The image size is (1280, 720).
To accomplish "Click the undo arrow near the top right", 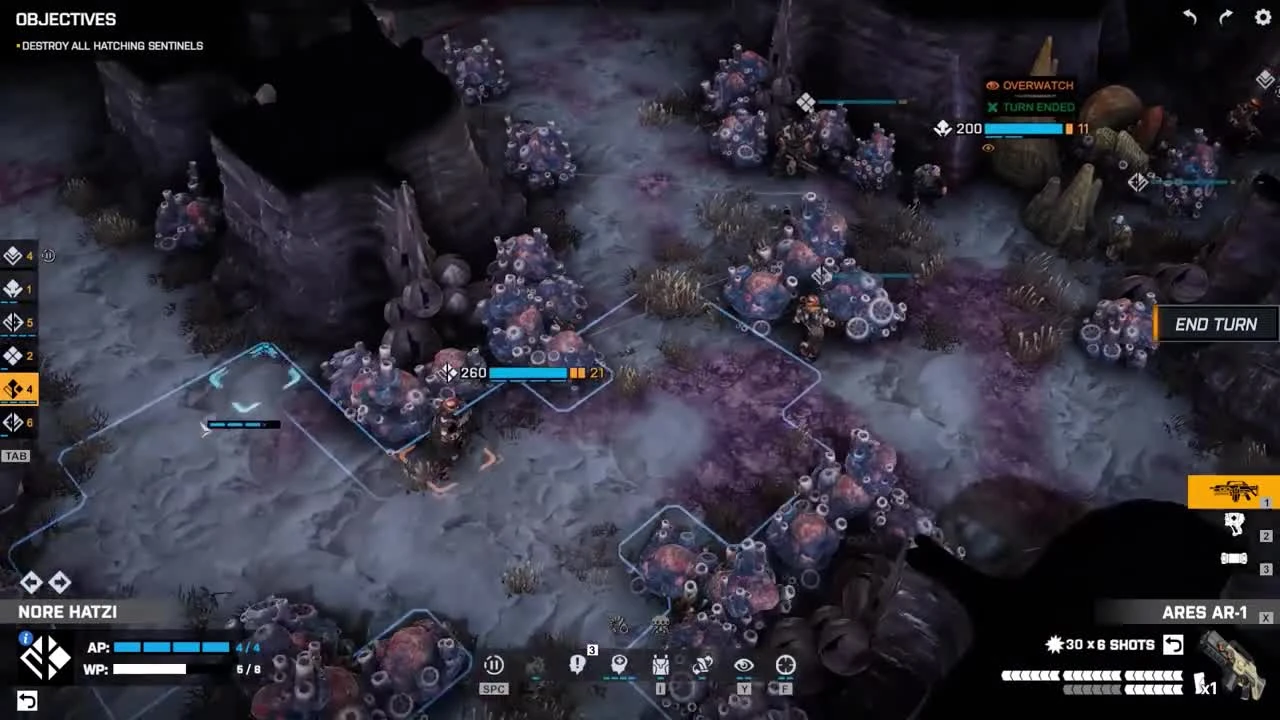I will (x=1189, y=17).
